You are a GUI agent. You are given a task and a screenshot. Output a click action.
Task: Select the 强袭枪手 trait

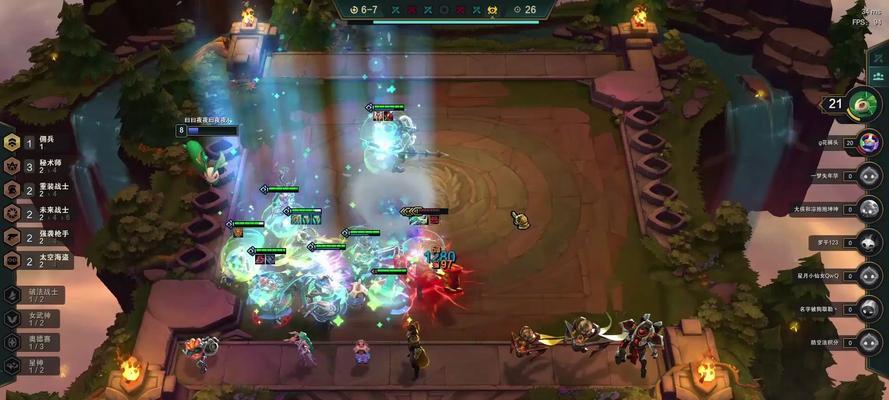(x=30, y=237)
